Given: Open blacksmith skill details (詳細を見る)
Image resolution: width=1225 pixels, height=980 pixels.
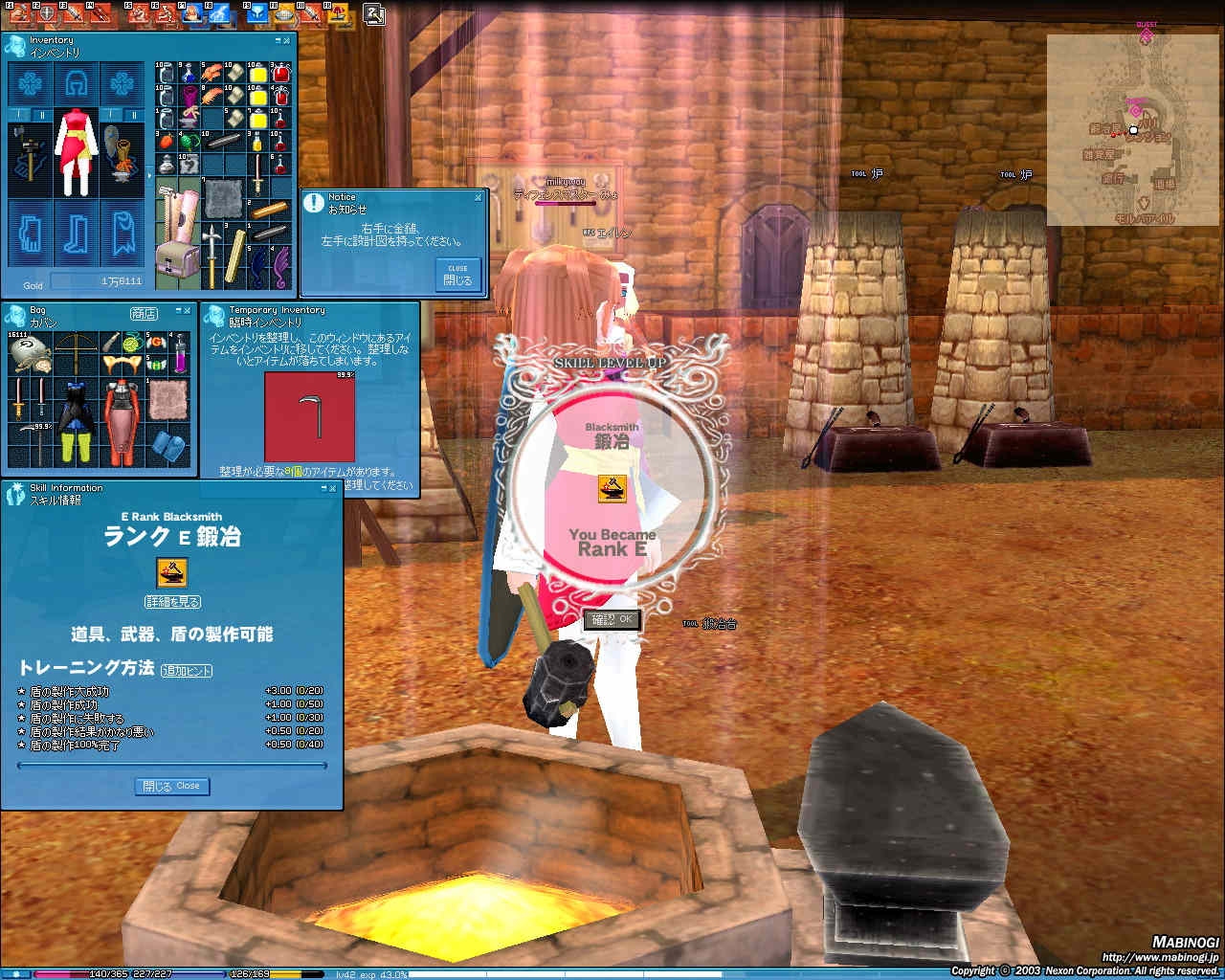Looking at the screenshot, I should [x=172, y=602].
